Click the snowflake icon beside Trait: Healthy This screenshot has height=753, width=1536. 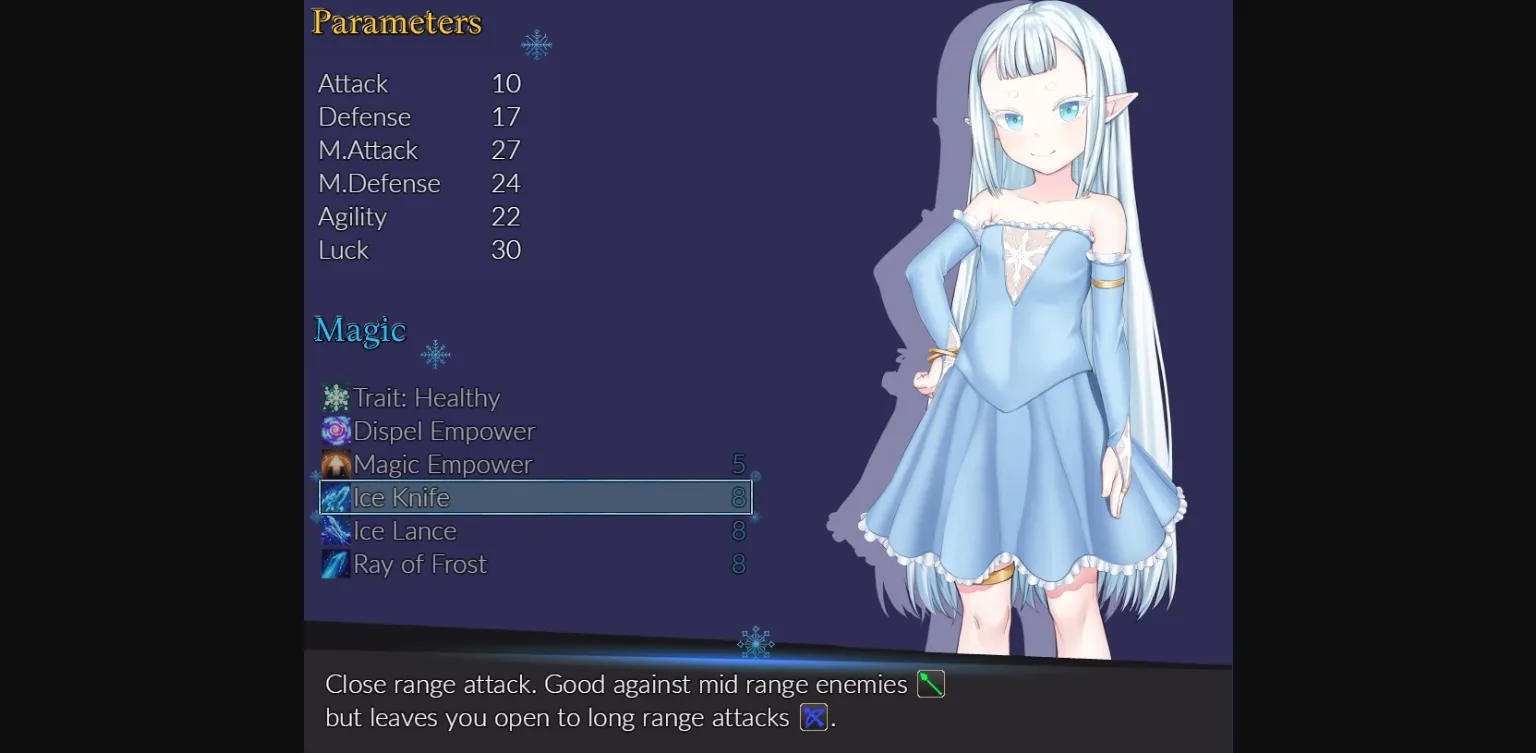click(339, 398)
